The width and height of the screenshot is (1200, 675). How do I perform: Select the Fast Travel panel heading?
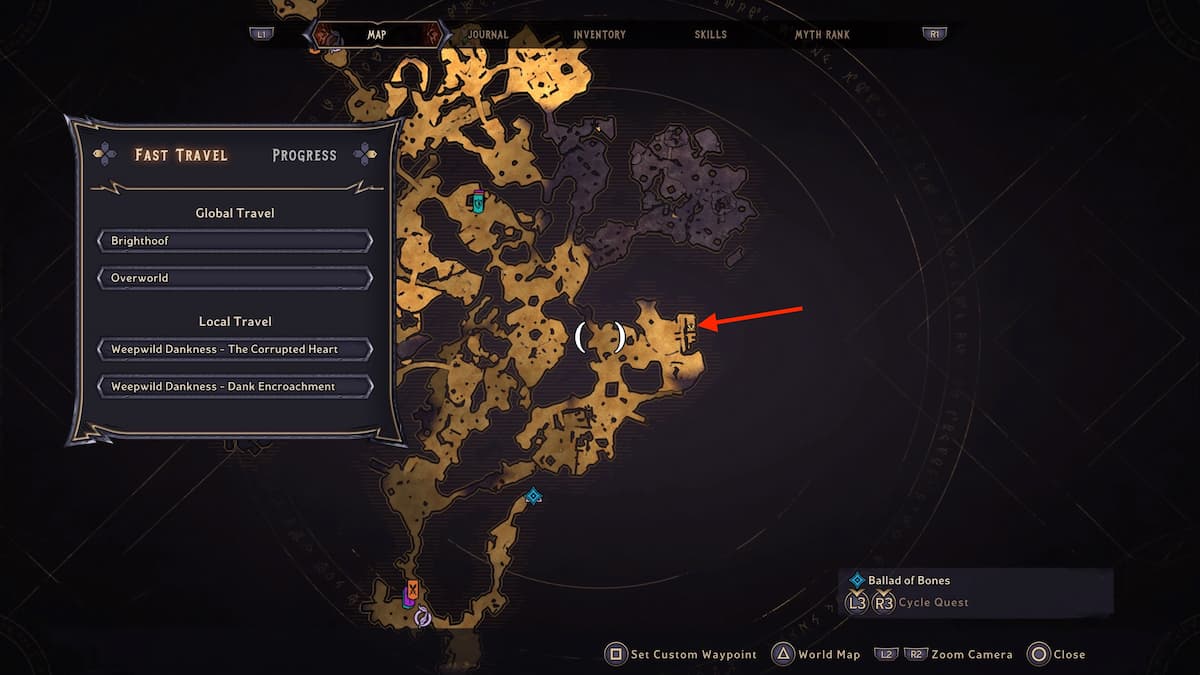pyautogui.click(x=181, y=155)
